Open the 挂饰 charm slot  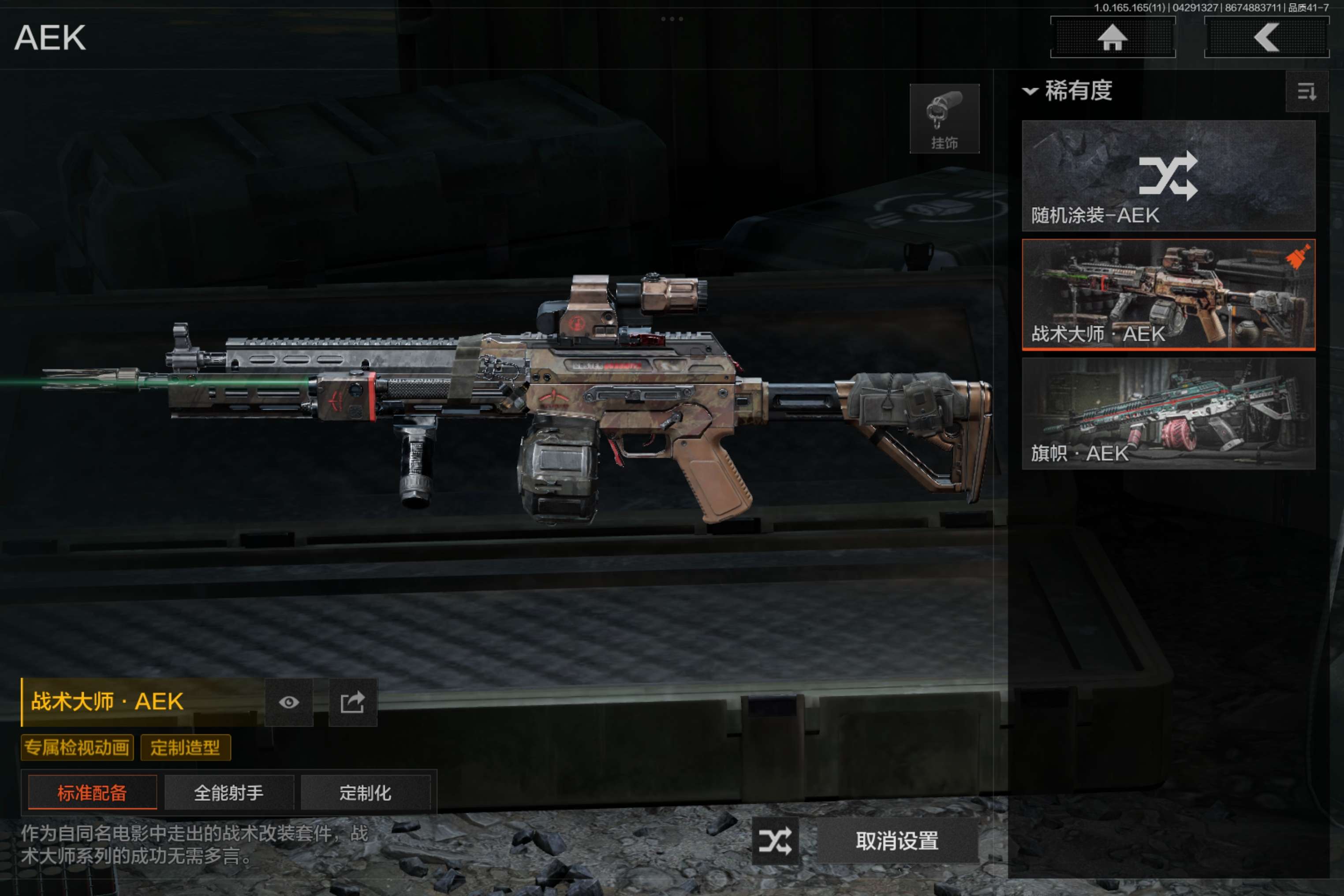coord(944,119)
